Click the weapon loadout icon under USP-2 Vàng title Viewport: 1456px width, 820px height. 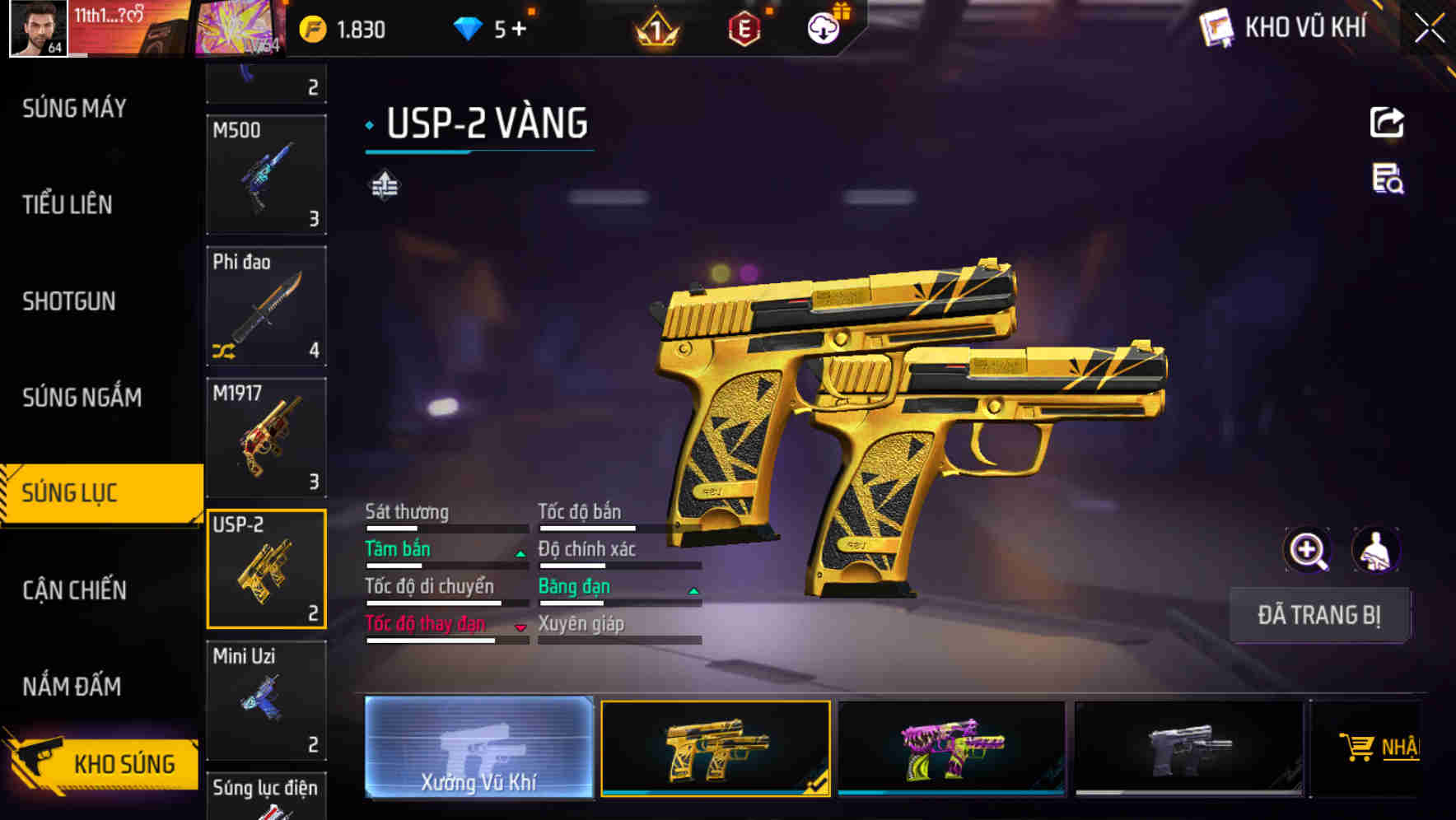[x=384, y=184]
